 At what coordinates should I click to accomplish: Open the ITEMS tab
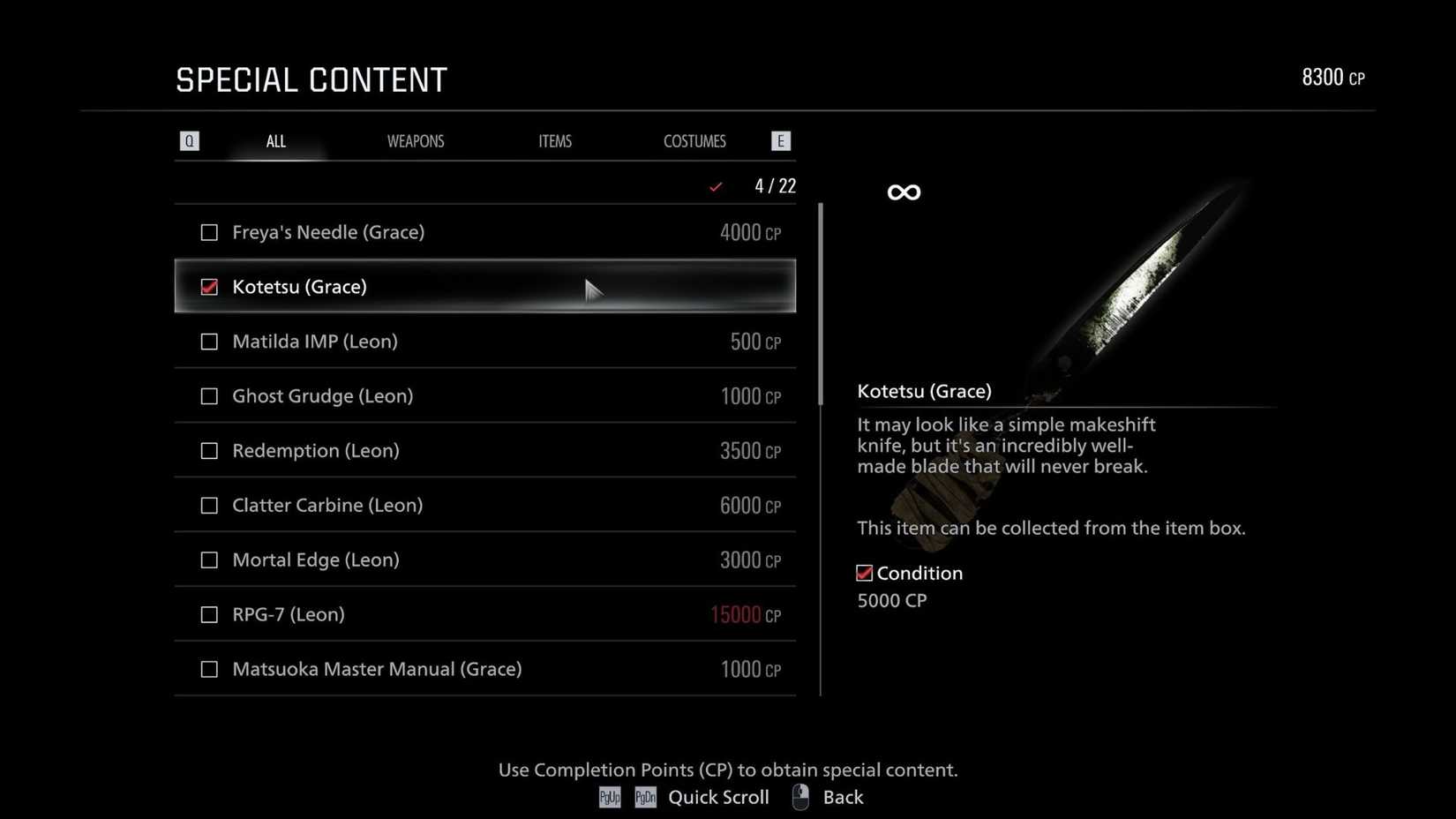[x=555, y=140]
